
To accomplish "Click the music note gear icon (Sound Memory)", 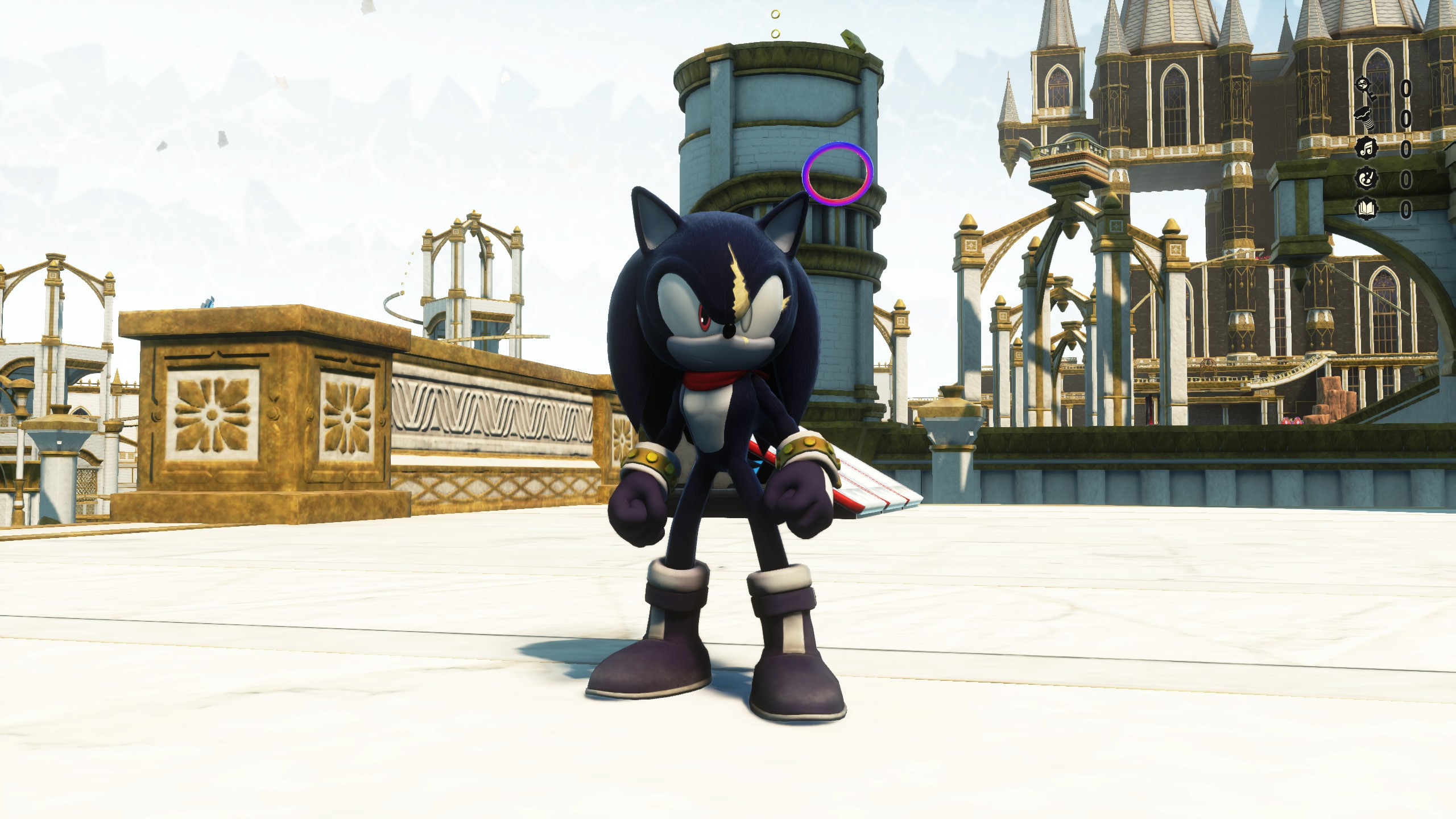I will point(1366,148).
